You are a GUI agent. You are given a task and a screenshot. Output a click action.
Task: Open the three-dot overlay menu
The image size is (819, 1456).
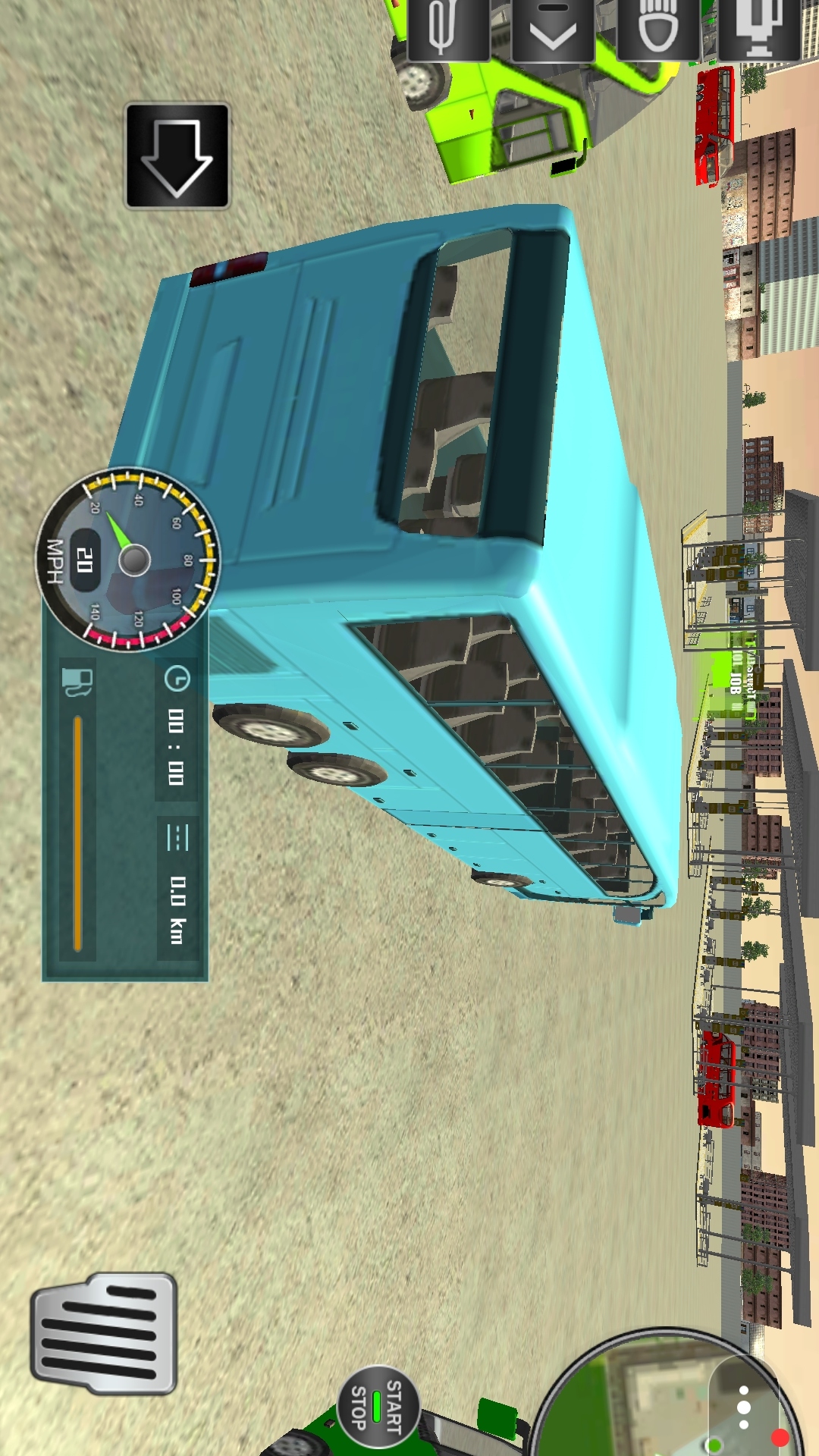(x=744, y=1407)
